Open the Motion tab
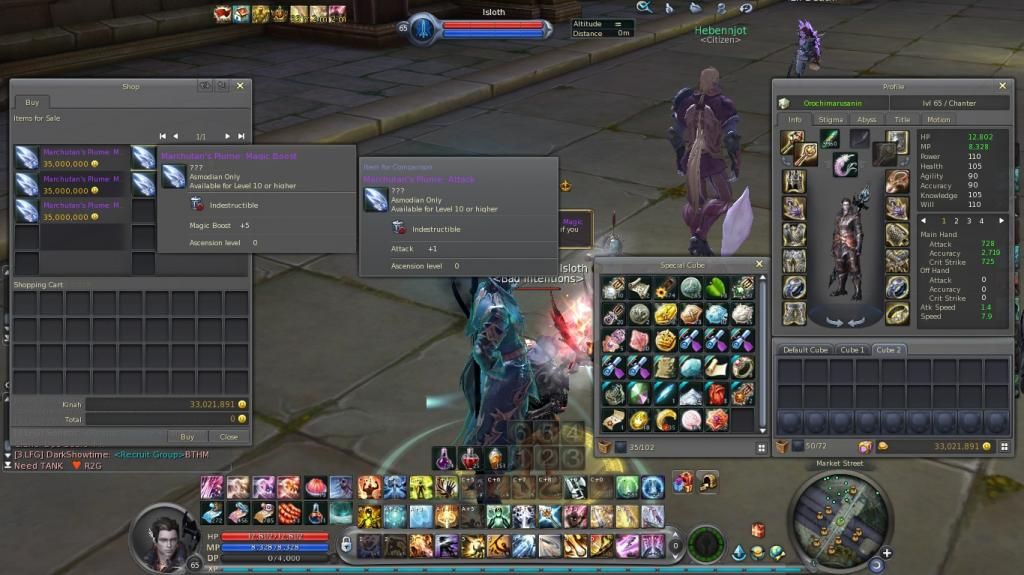Screen dimensions: 1024x575 click(938, 119)
